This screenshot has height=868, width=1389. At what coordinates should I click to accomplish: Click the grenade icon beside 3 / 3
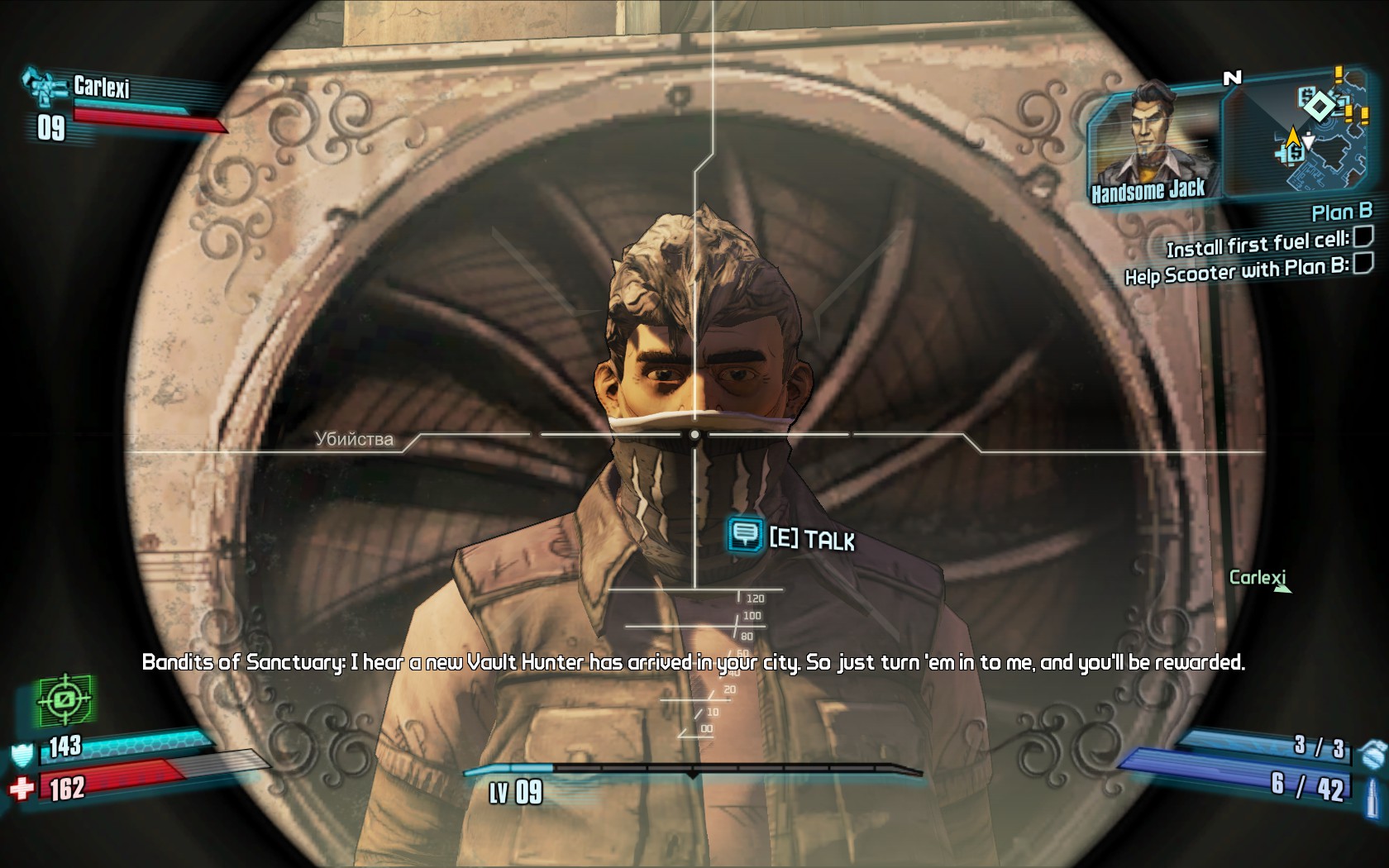1372,751
